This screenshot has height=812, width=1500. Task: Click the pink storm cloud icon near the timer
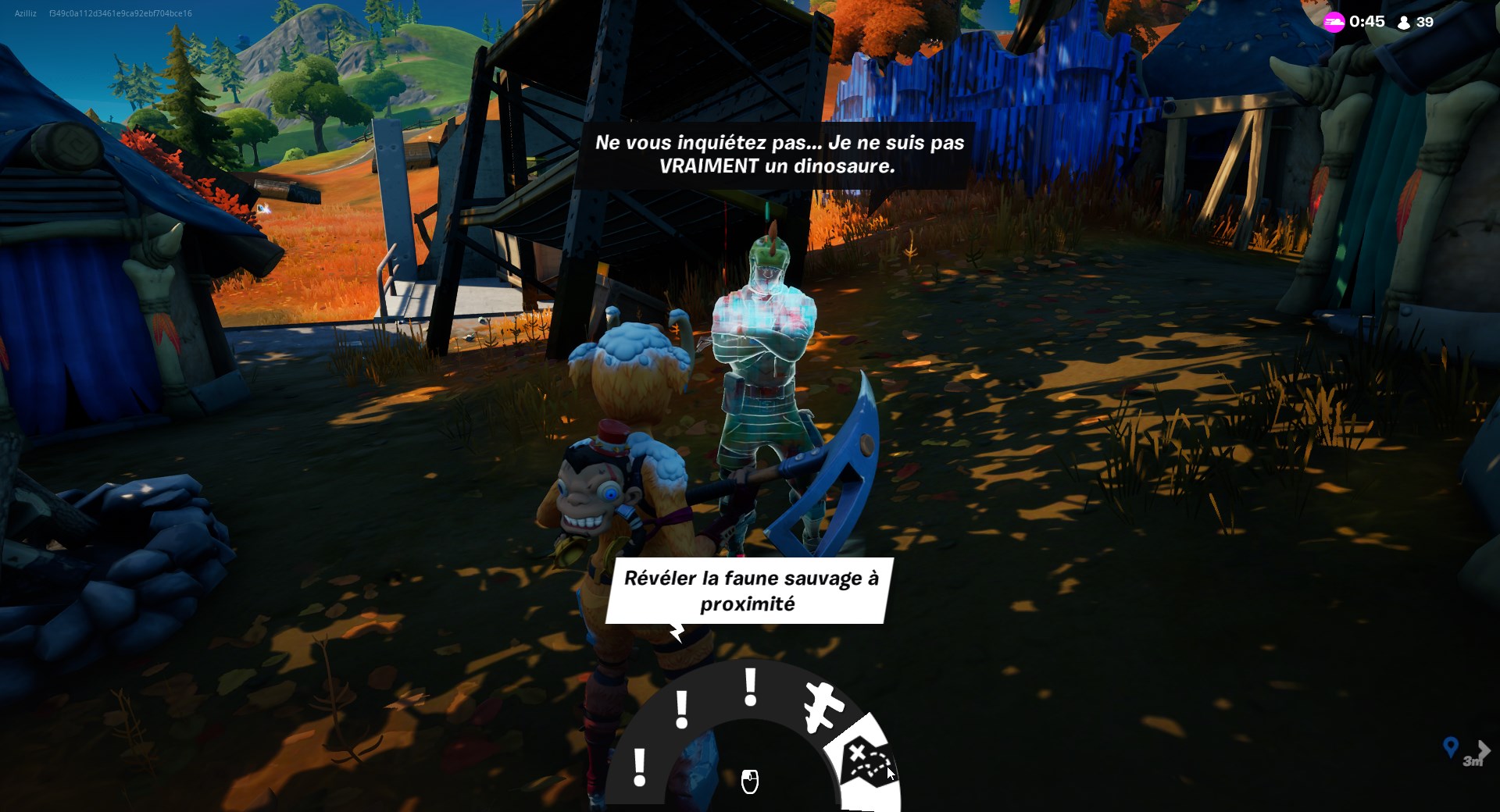click(1335, 22)
